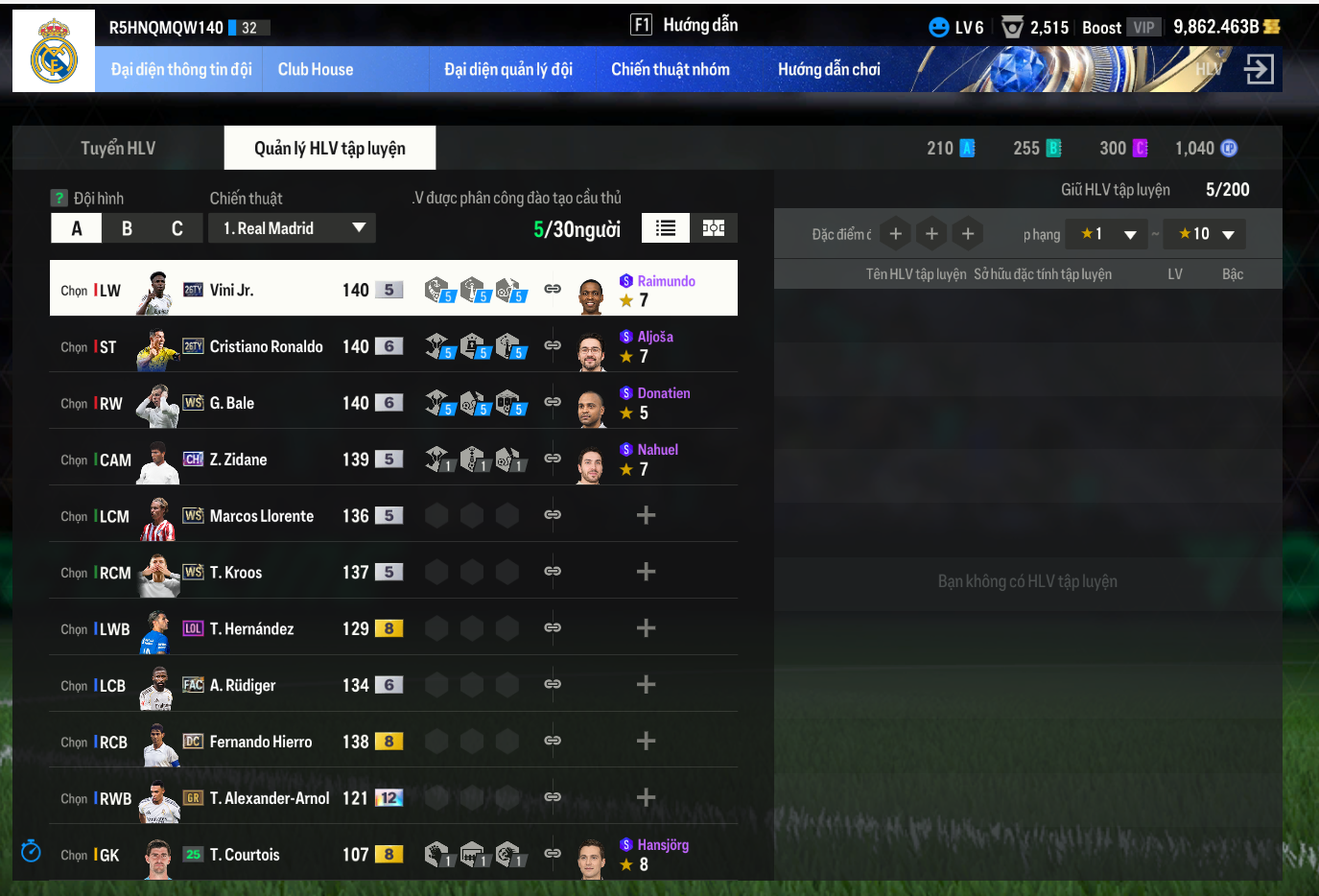Select squad B button

[127, 228]
